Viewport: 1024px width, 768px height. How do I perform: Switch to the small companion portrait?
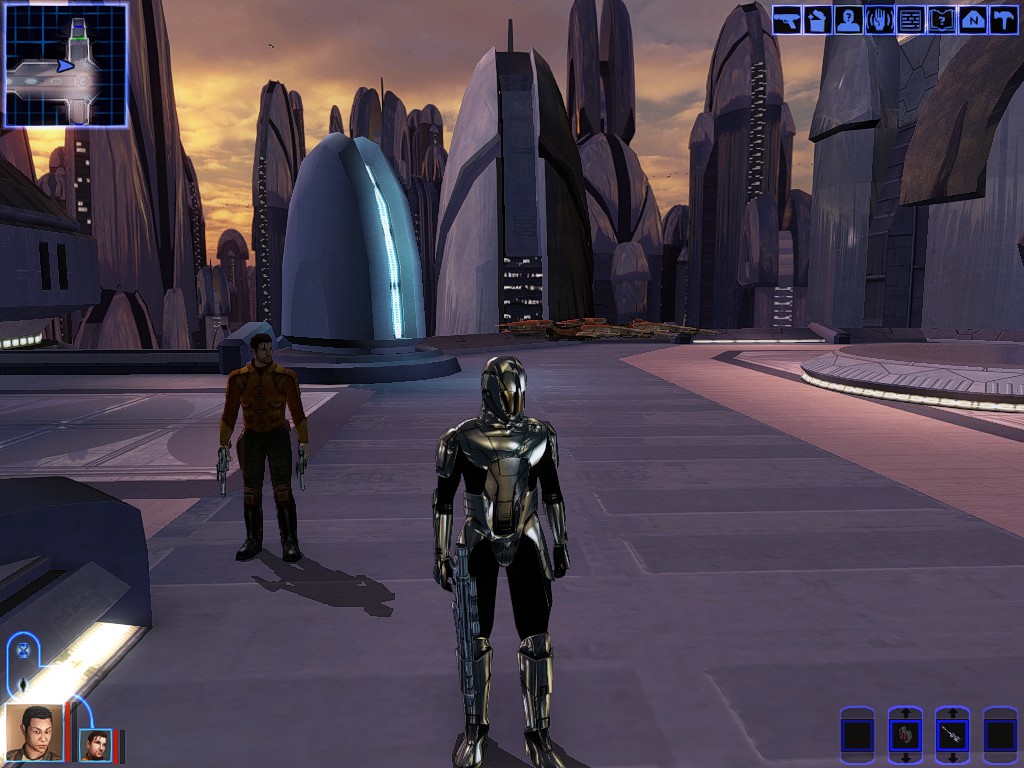95,745
